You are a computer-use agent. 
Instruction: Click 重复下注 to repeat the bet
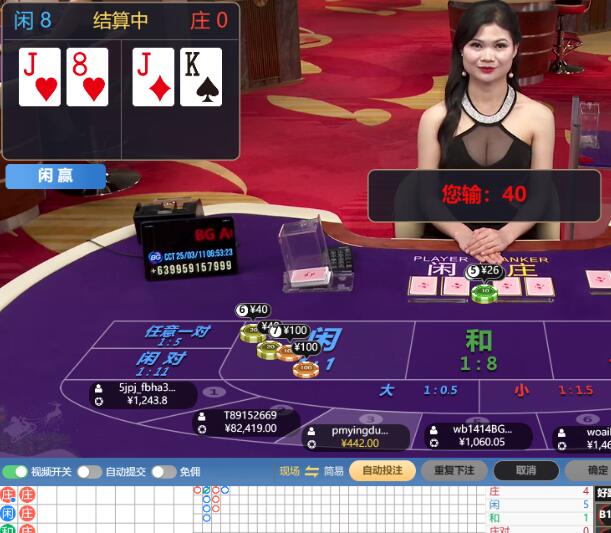(454, 470)
